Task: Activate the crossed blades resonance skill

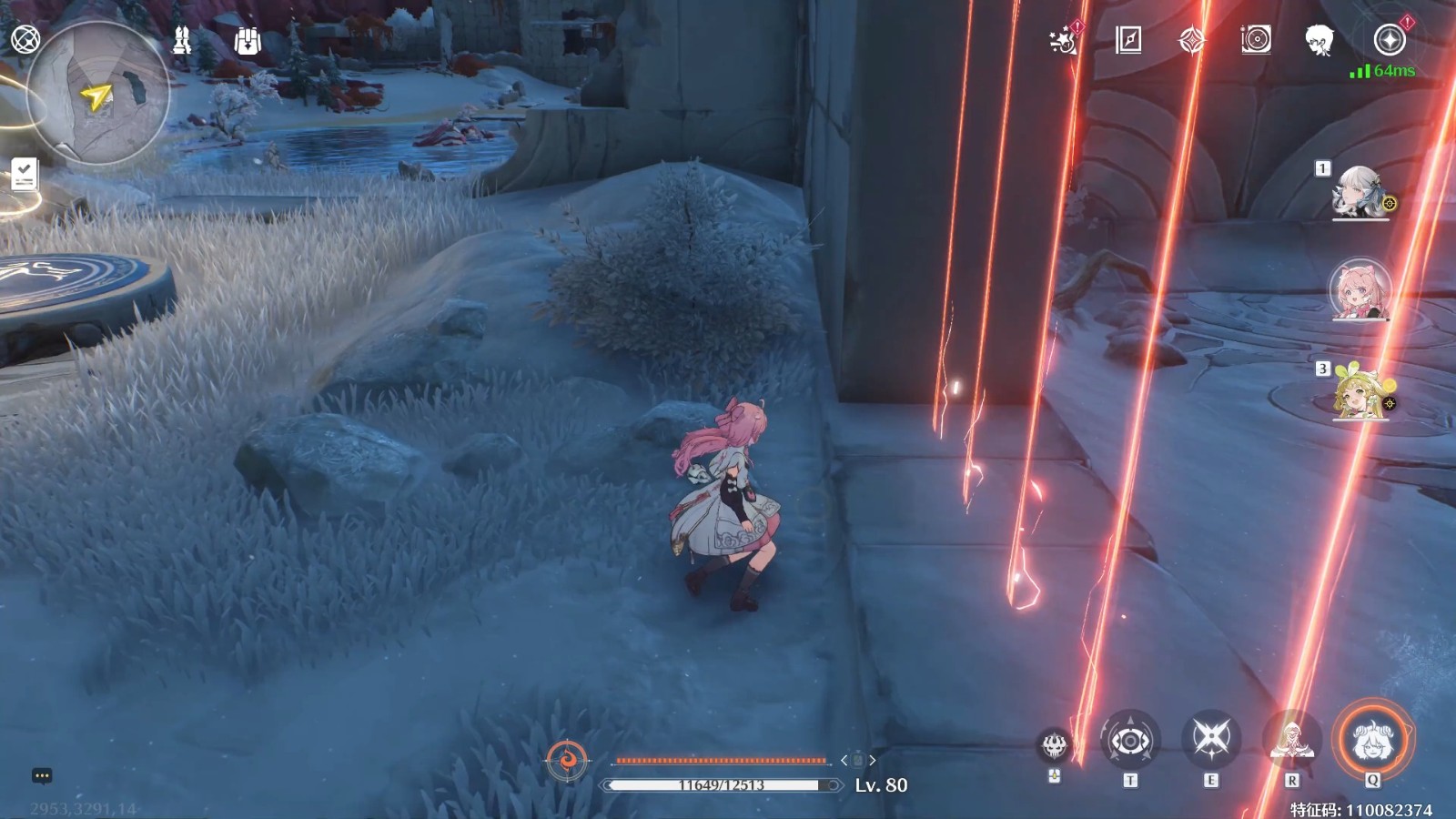Action: 1211,739
